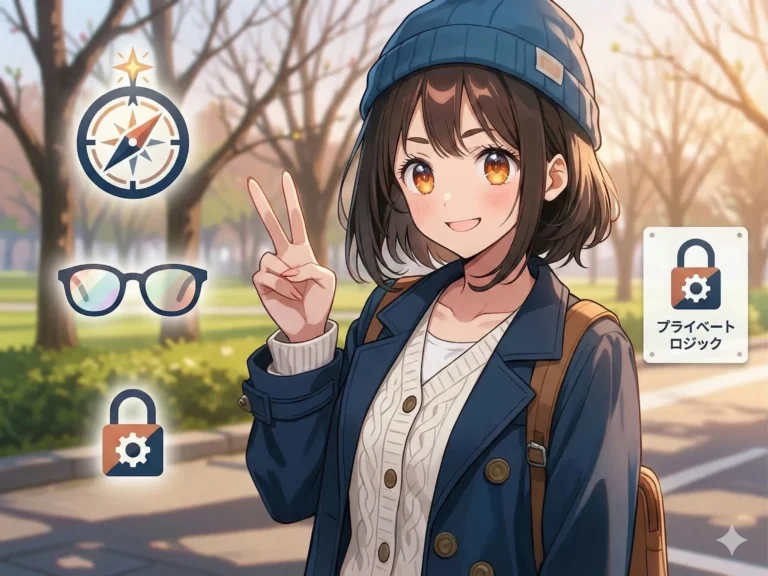Viewport: 768px width, 576px height.
Task: Open the standalone padlock gear icon
Action: (x=132, y=434)
